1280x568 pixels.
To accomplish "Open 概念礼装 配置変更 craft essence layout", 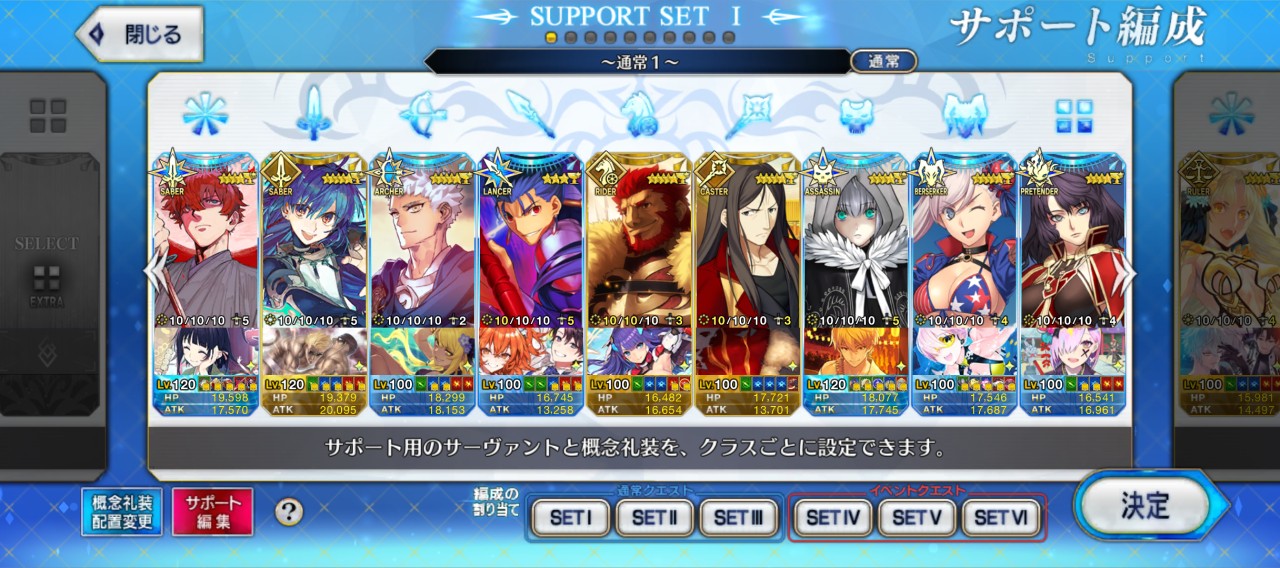I will click(122, 512).
